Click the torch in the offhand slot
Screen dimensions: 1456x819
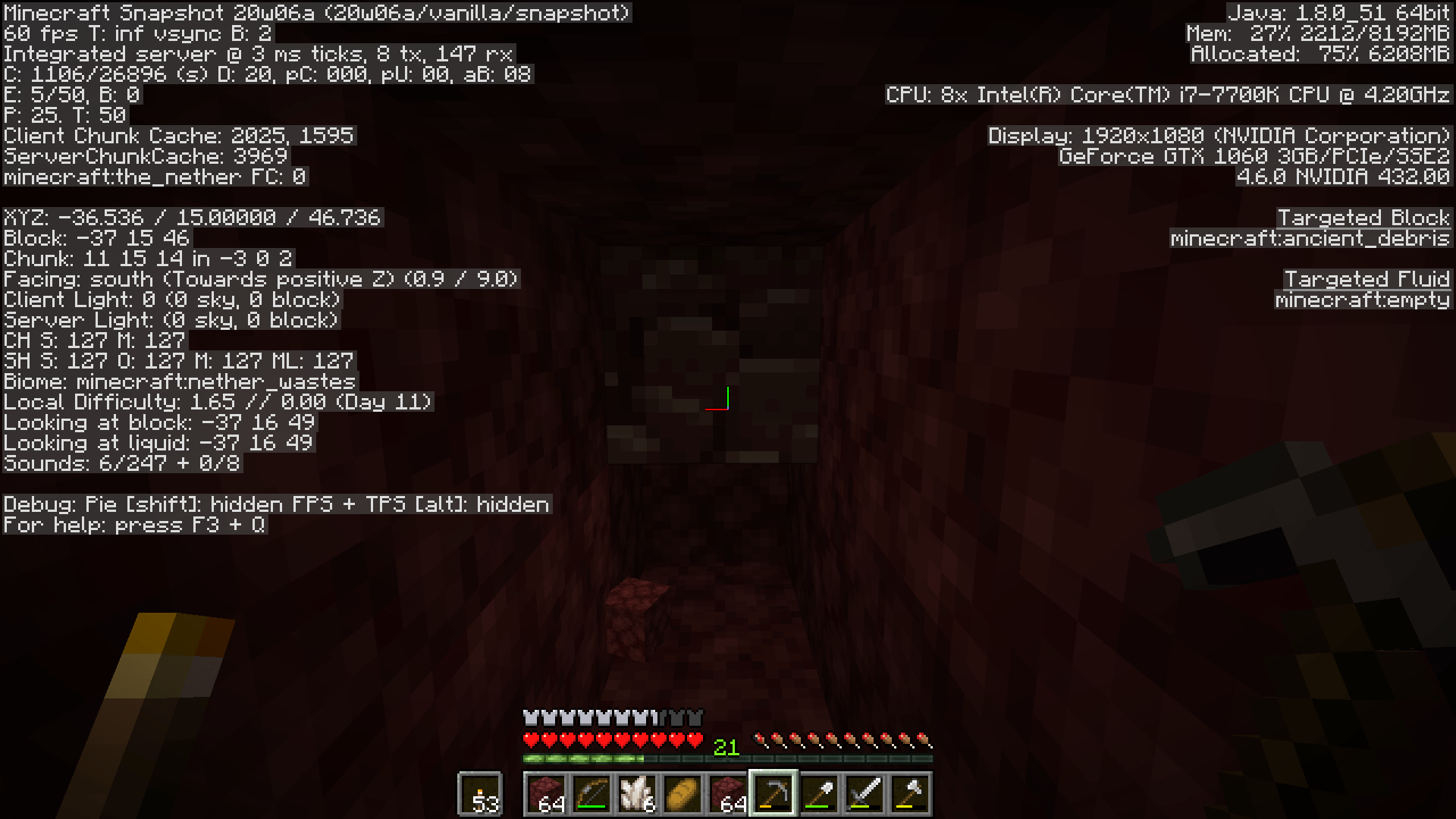479,794
